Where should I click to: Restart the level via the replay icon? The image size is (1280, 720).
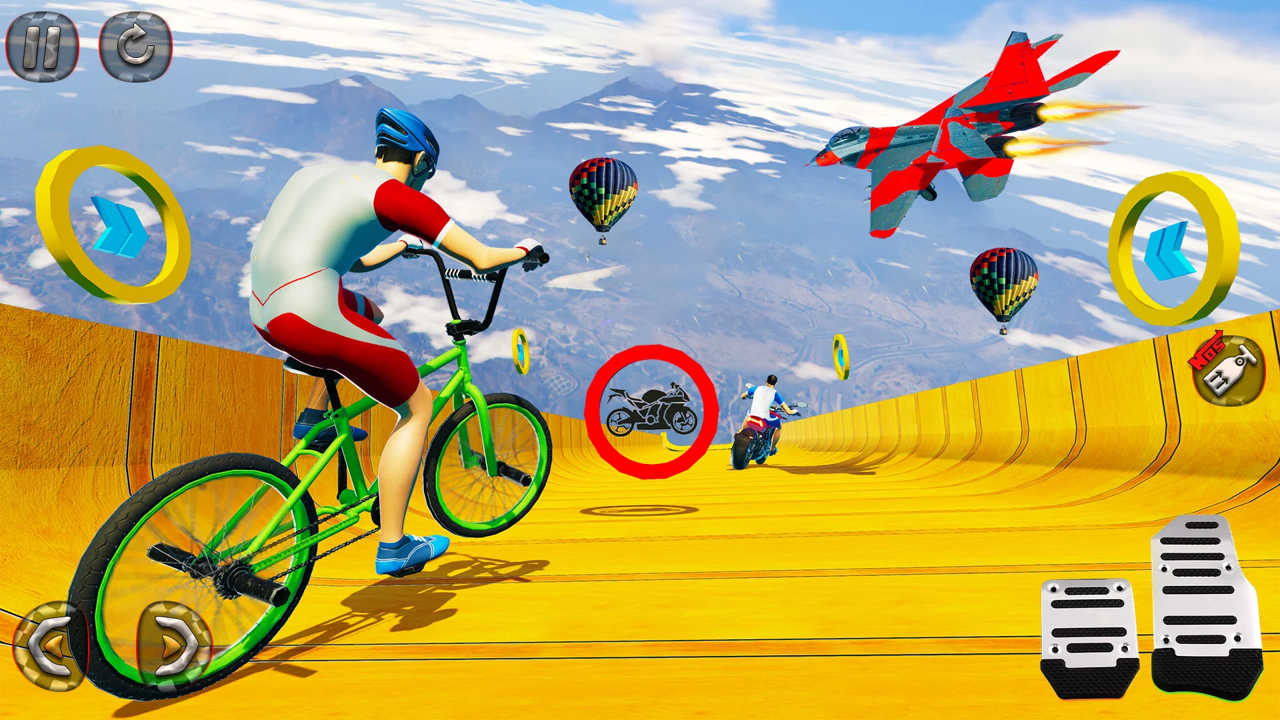[133, 47]
